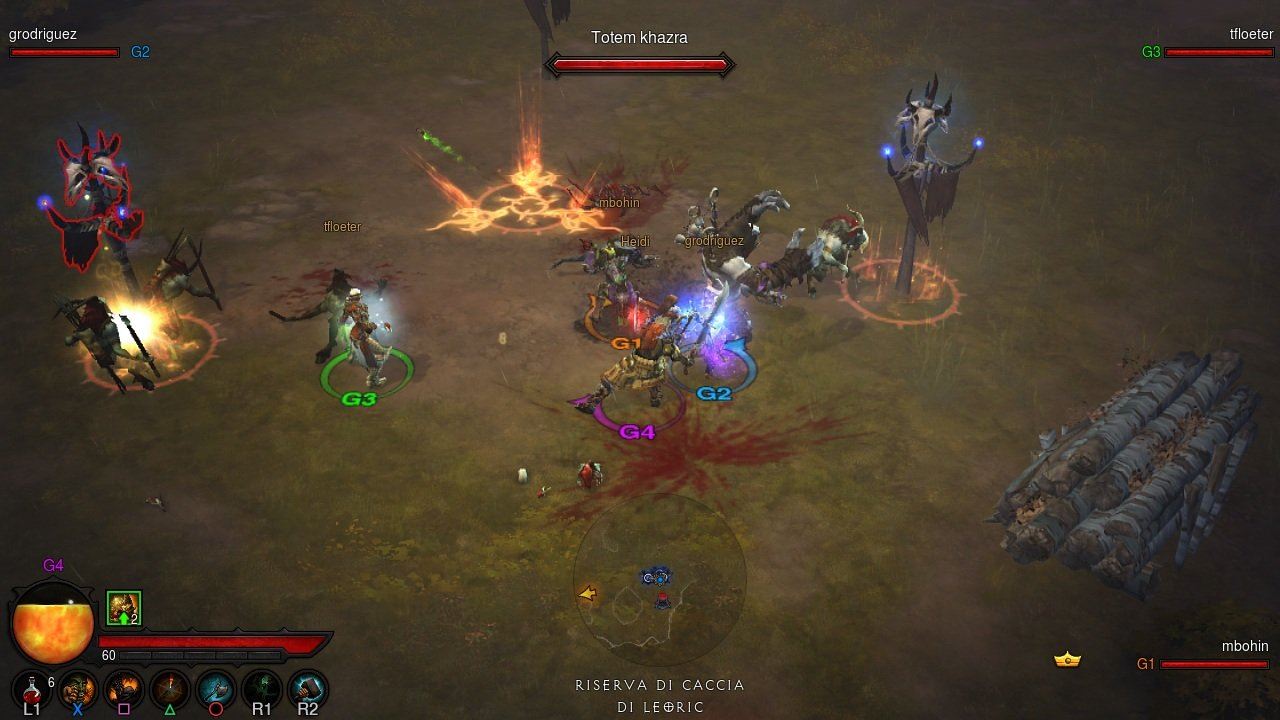
Task: Activate the blue throwing axe skill
Action: [x=216, y=689]
